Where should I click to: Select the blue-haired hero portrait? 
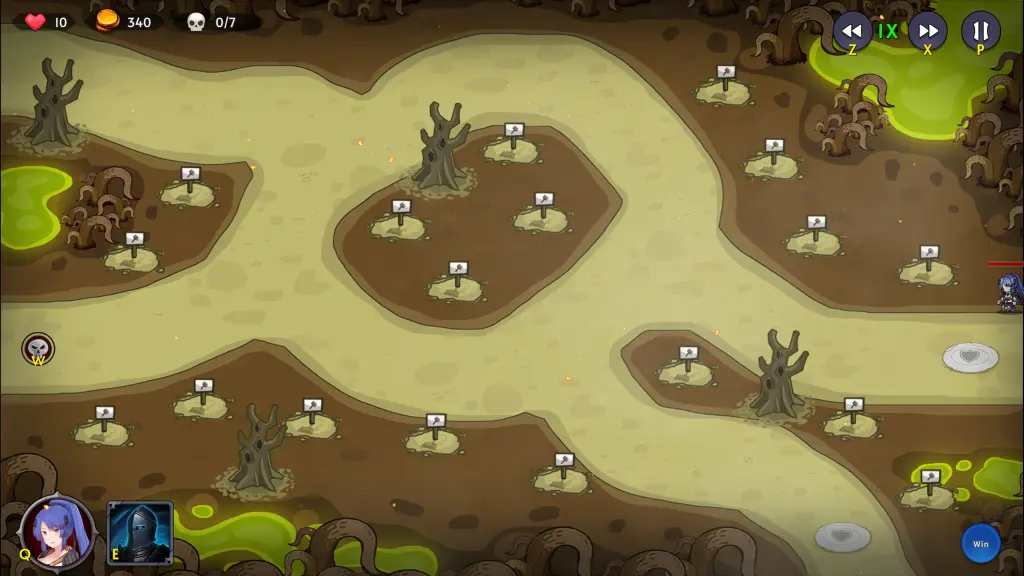[58, 532]
